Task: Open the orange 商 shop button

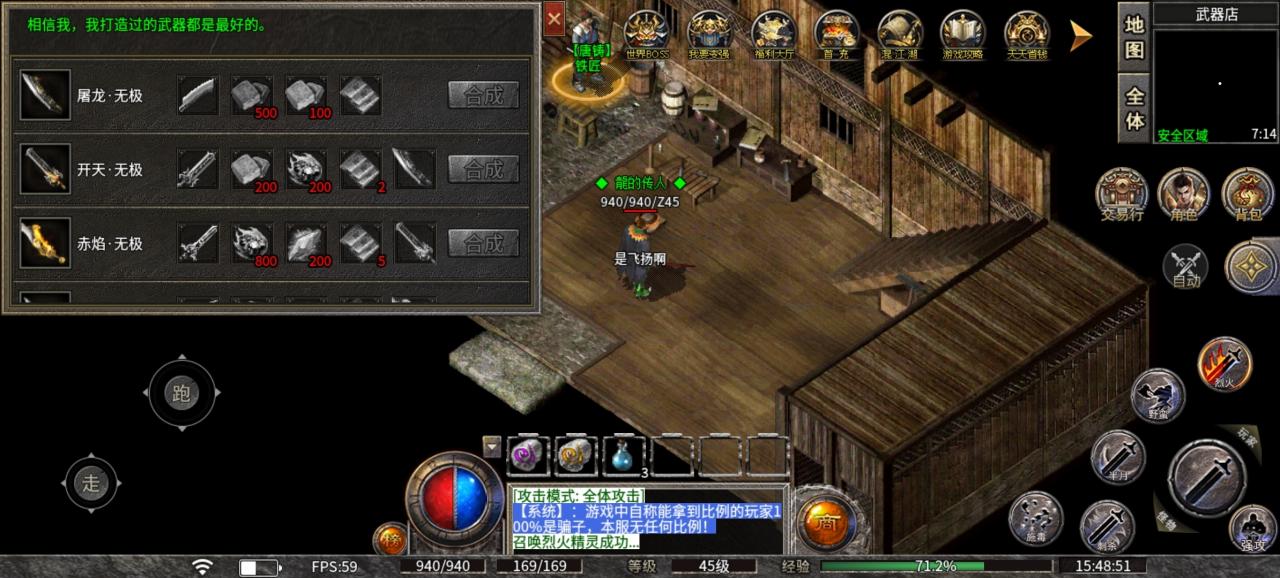Action: [x=826, y=524]
